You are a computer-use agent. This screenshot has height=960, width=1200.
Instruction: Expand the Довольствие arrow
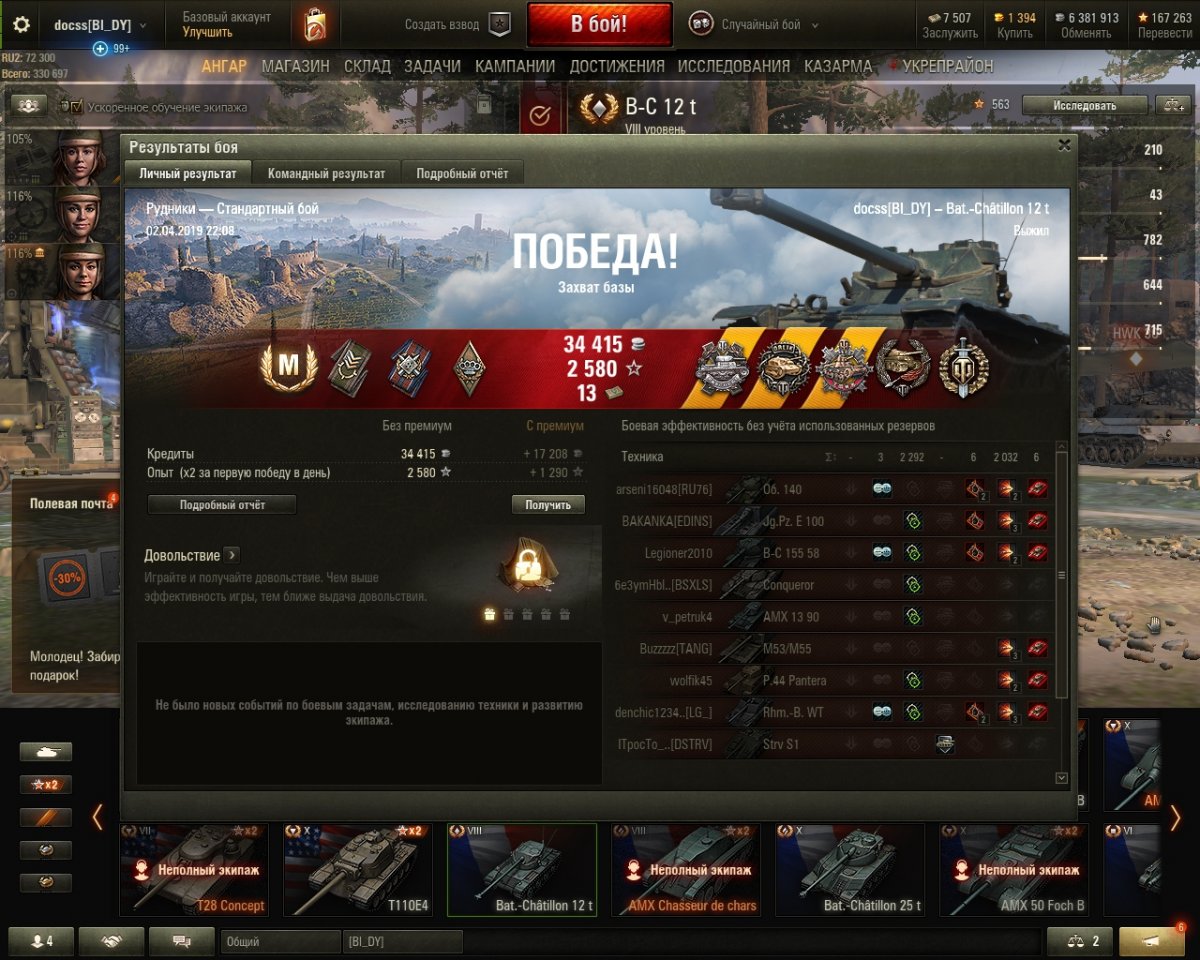pyautogui.click(x=231, y=555)
